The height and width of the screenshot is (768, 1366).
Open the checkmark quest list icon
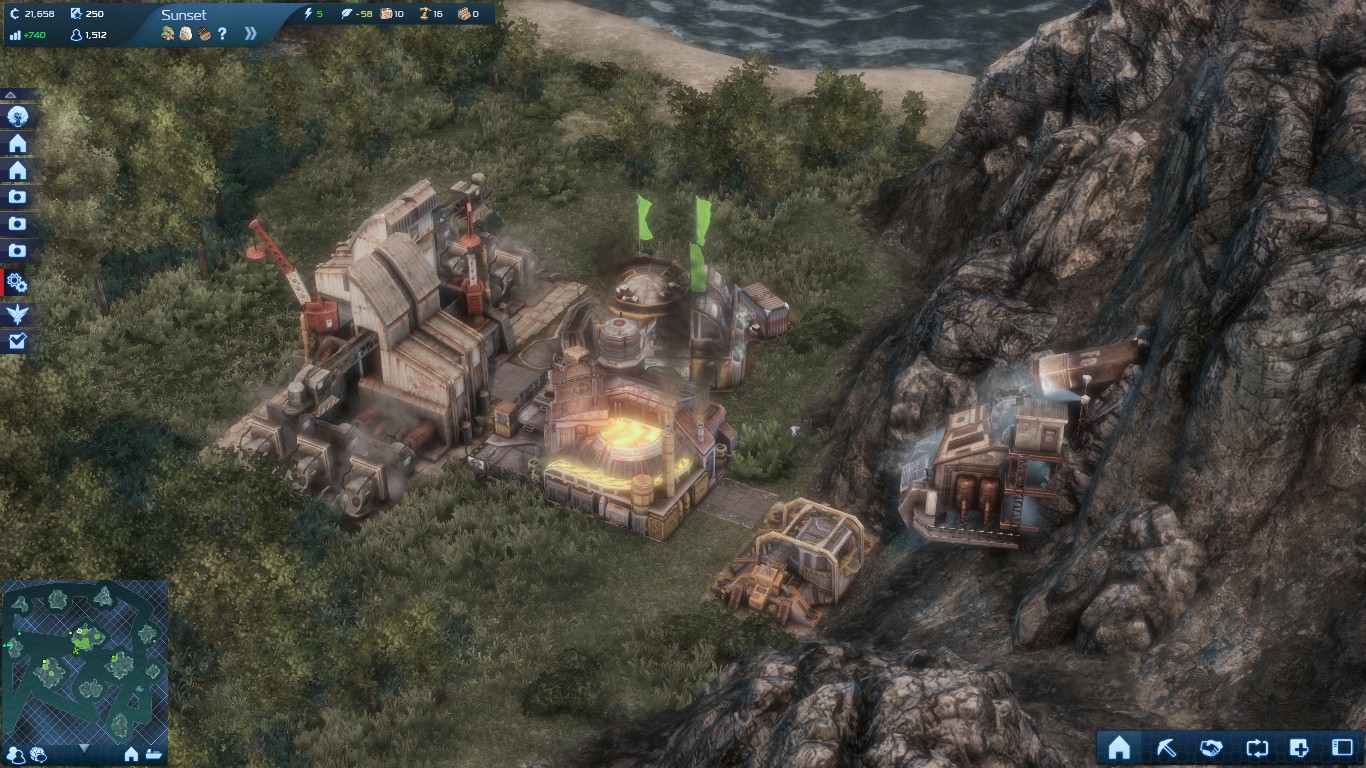[18, 342]
